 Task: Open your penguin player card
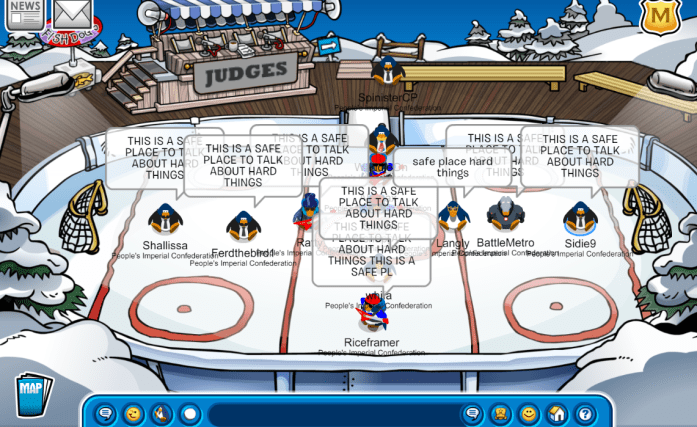coord(501,413)
